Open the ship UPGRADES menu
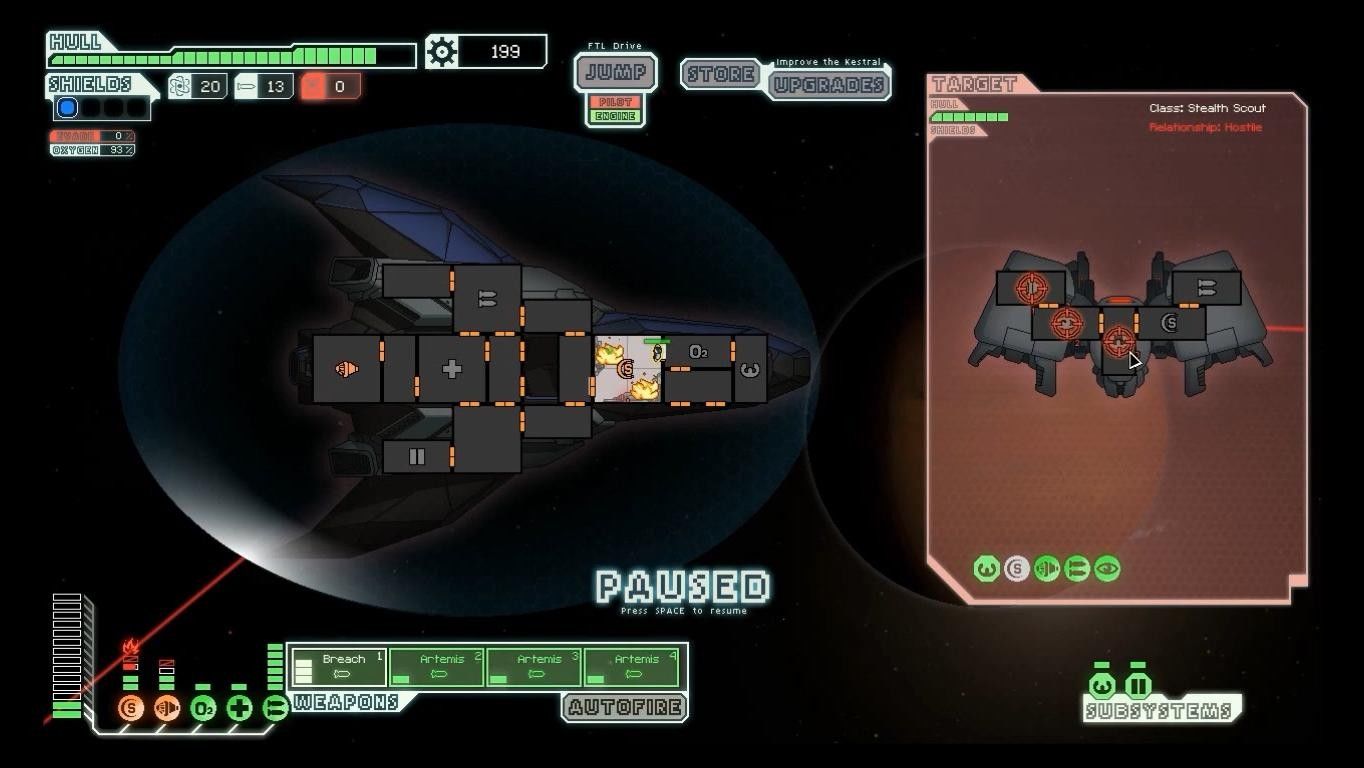 pyautogui.click(x=829, y=84)
